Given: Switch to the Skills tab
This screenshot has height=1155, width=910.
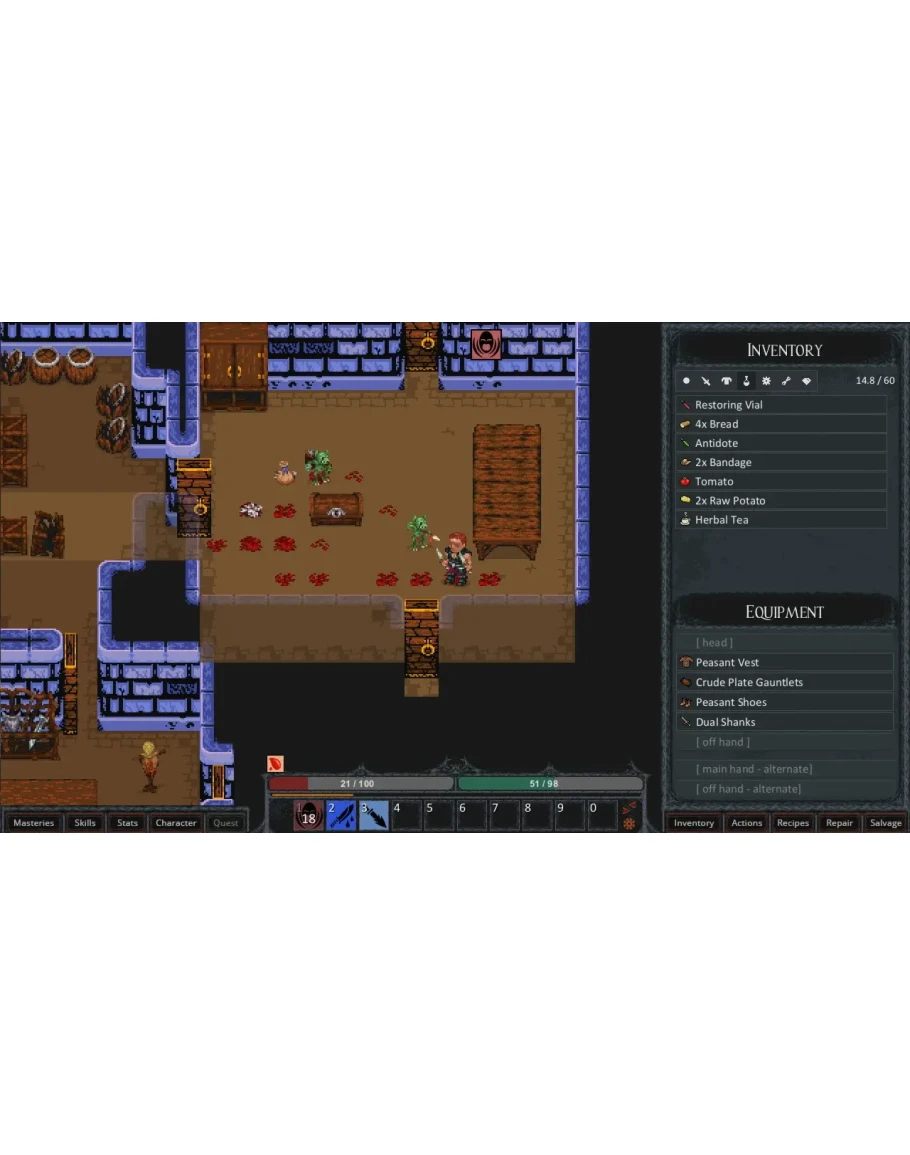Looking at the screenshot, I should (x=85, y=823).
